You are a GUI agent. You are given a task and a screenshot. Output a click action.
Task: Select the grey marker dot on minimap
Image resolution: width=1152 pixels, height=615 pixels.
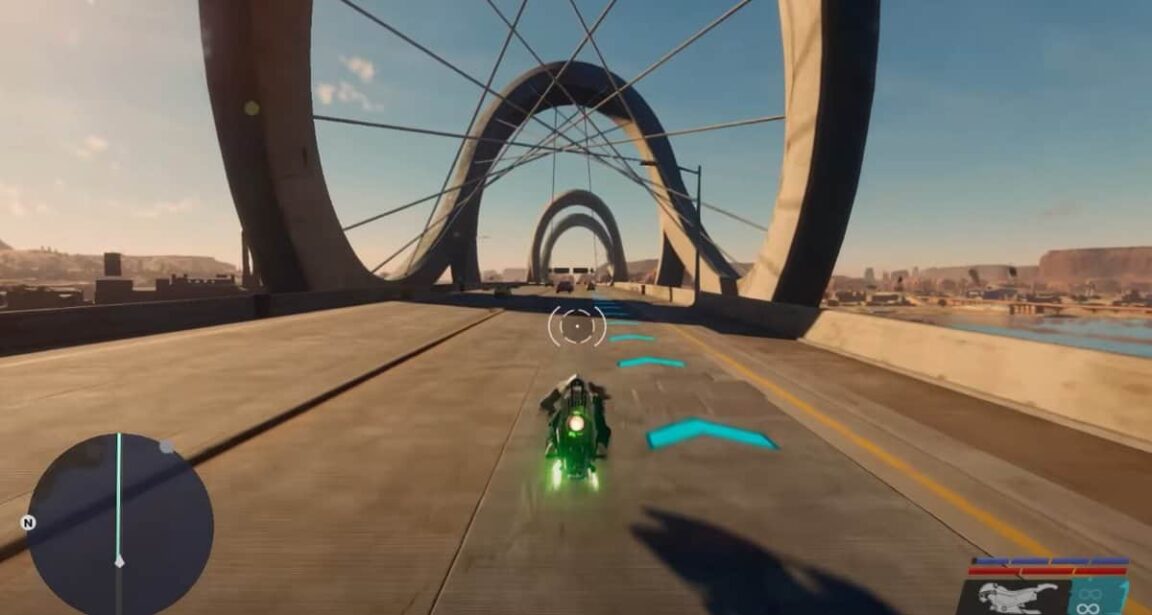167,447
